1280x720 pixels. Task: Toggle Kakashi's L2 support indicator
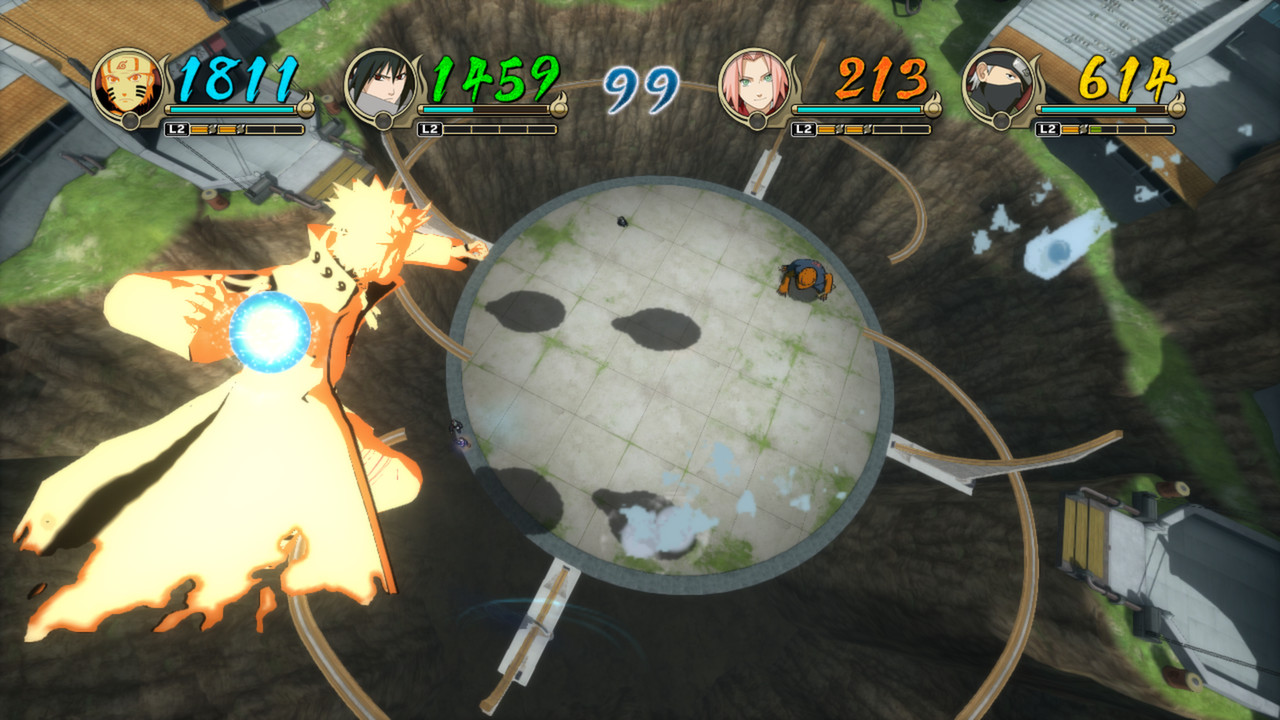(x=1048, y=129)
